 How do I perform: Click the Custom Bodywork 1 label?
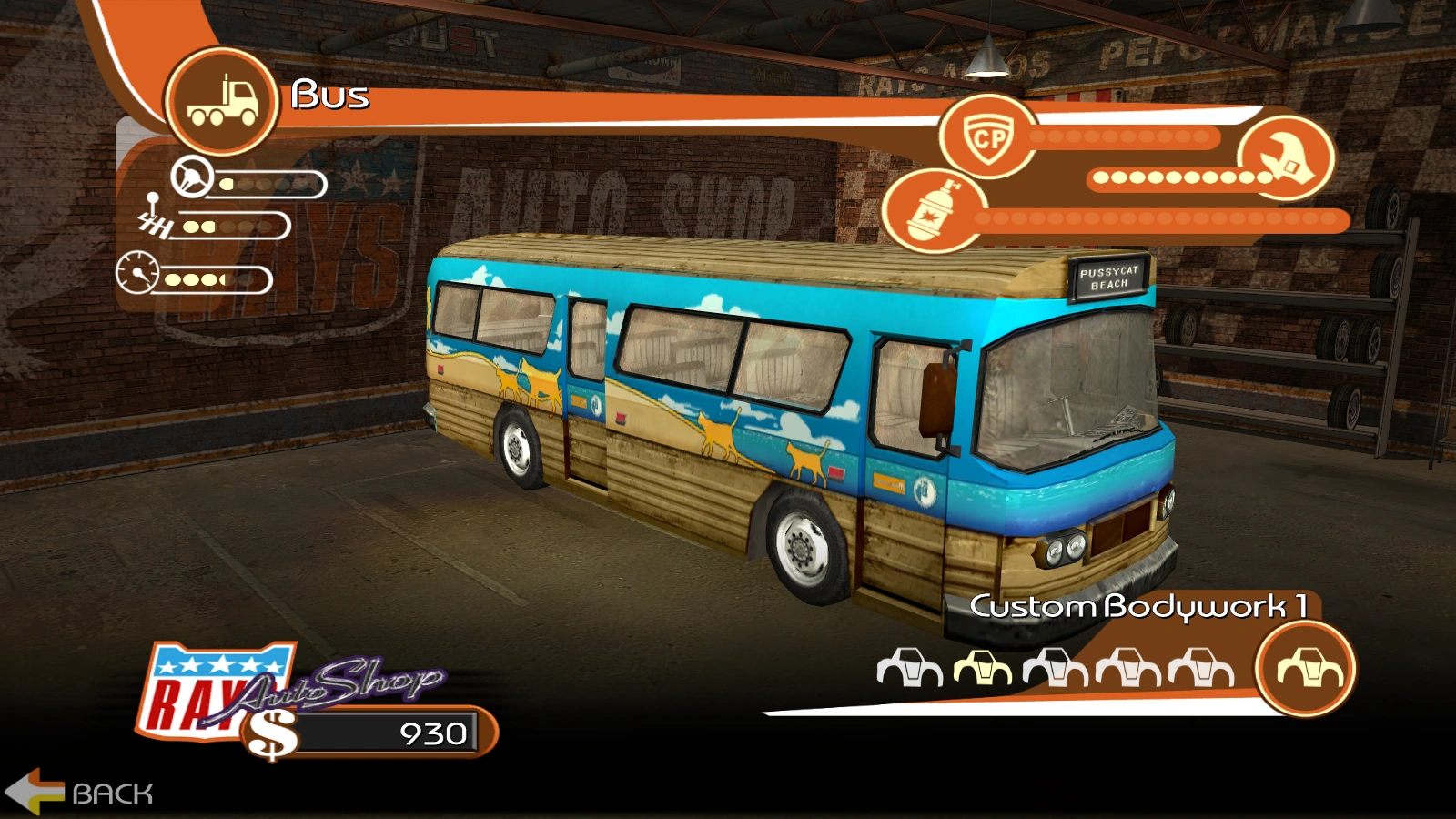[1141, 605]
